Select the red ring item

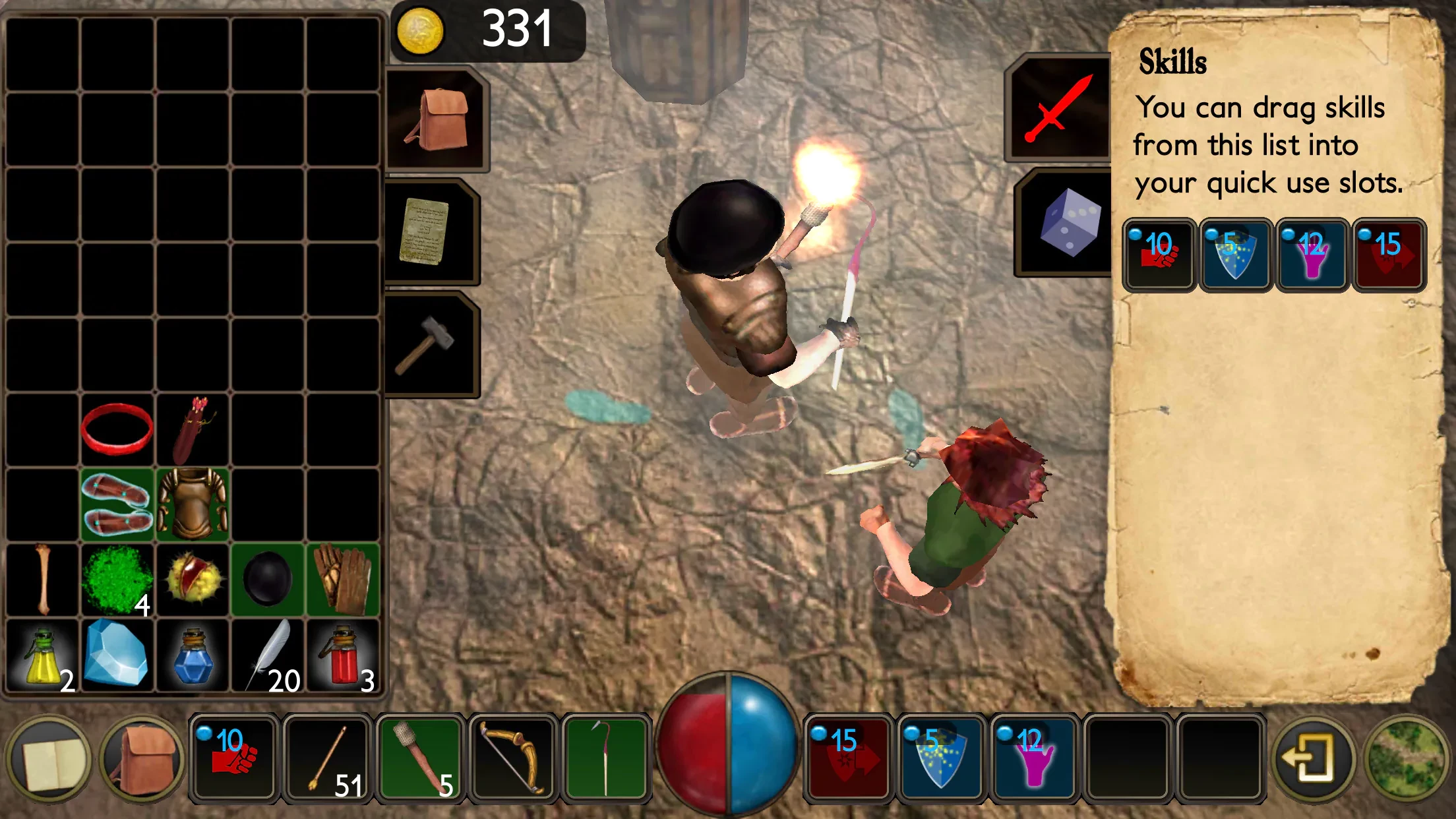(117, 429)
